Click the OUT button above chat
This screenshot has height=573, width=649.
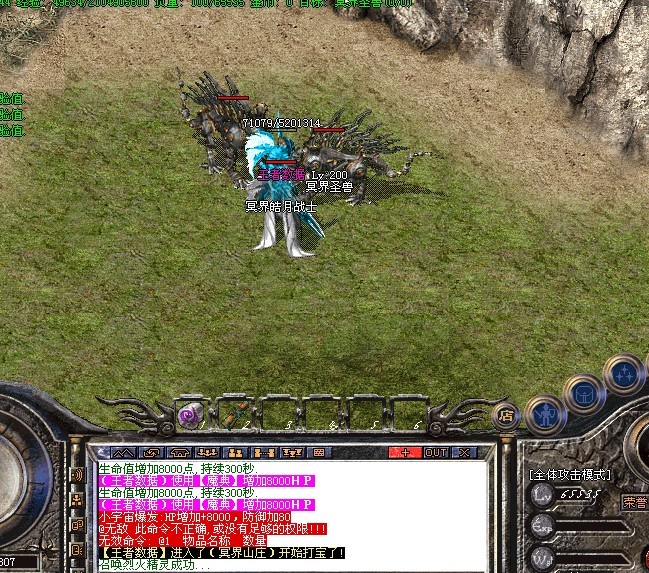tap(436, 452)
